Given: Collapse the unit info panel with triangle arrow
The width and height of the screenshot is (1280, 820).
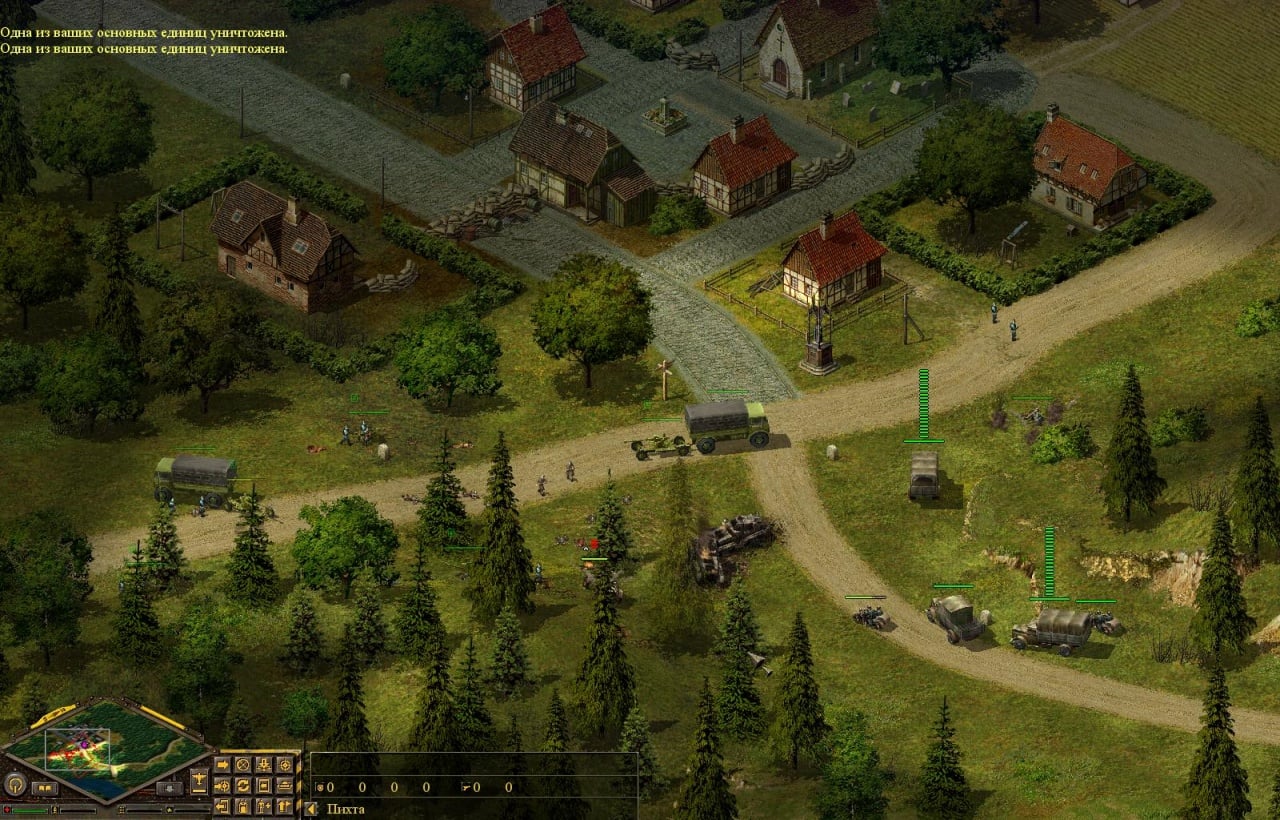Looking at the screenshot, I should (311, 809).
